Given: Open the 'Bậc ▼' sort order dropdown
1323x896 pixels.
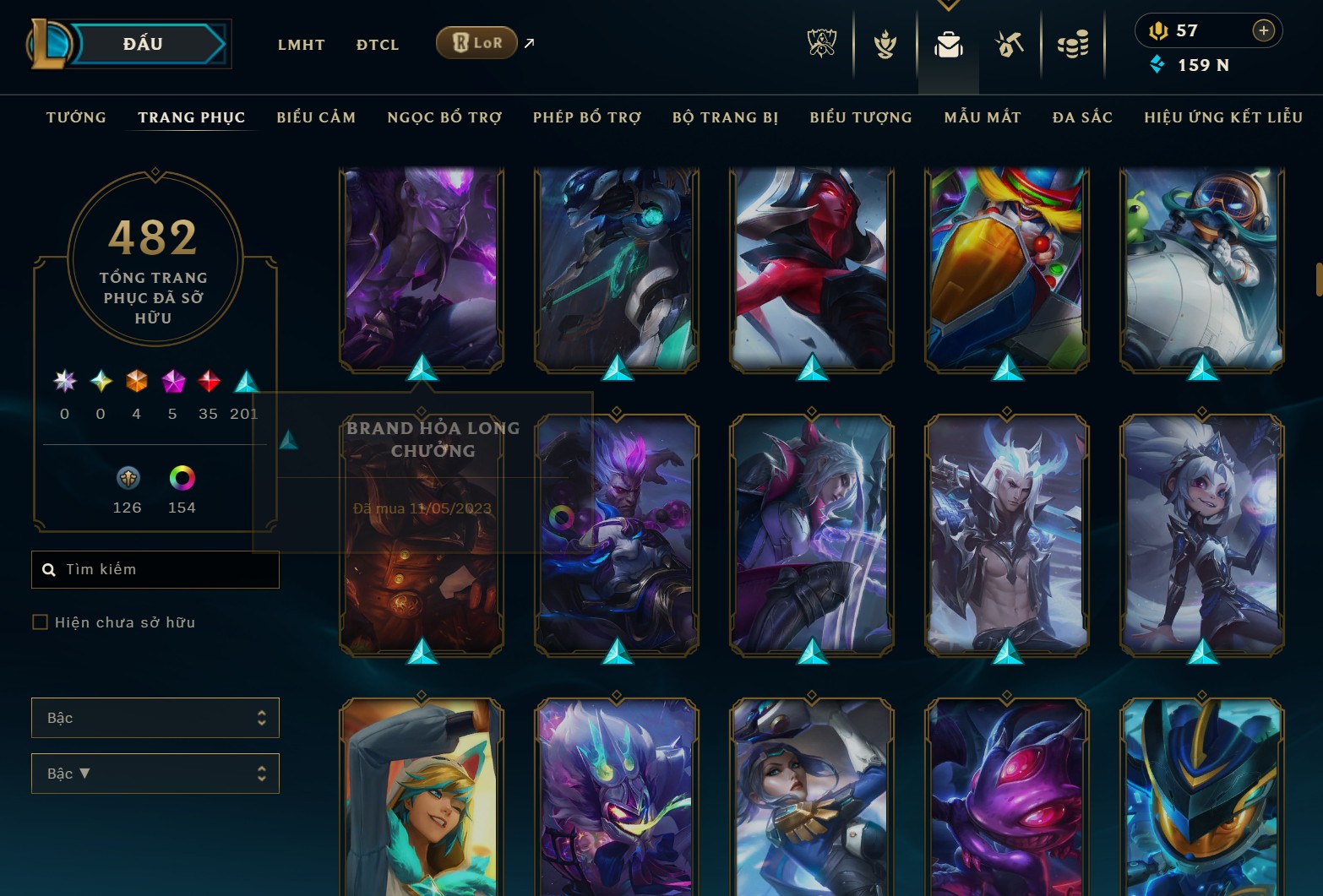Looking at the screenshot, I should tap(155, 773).
